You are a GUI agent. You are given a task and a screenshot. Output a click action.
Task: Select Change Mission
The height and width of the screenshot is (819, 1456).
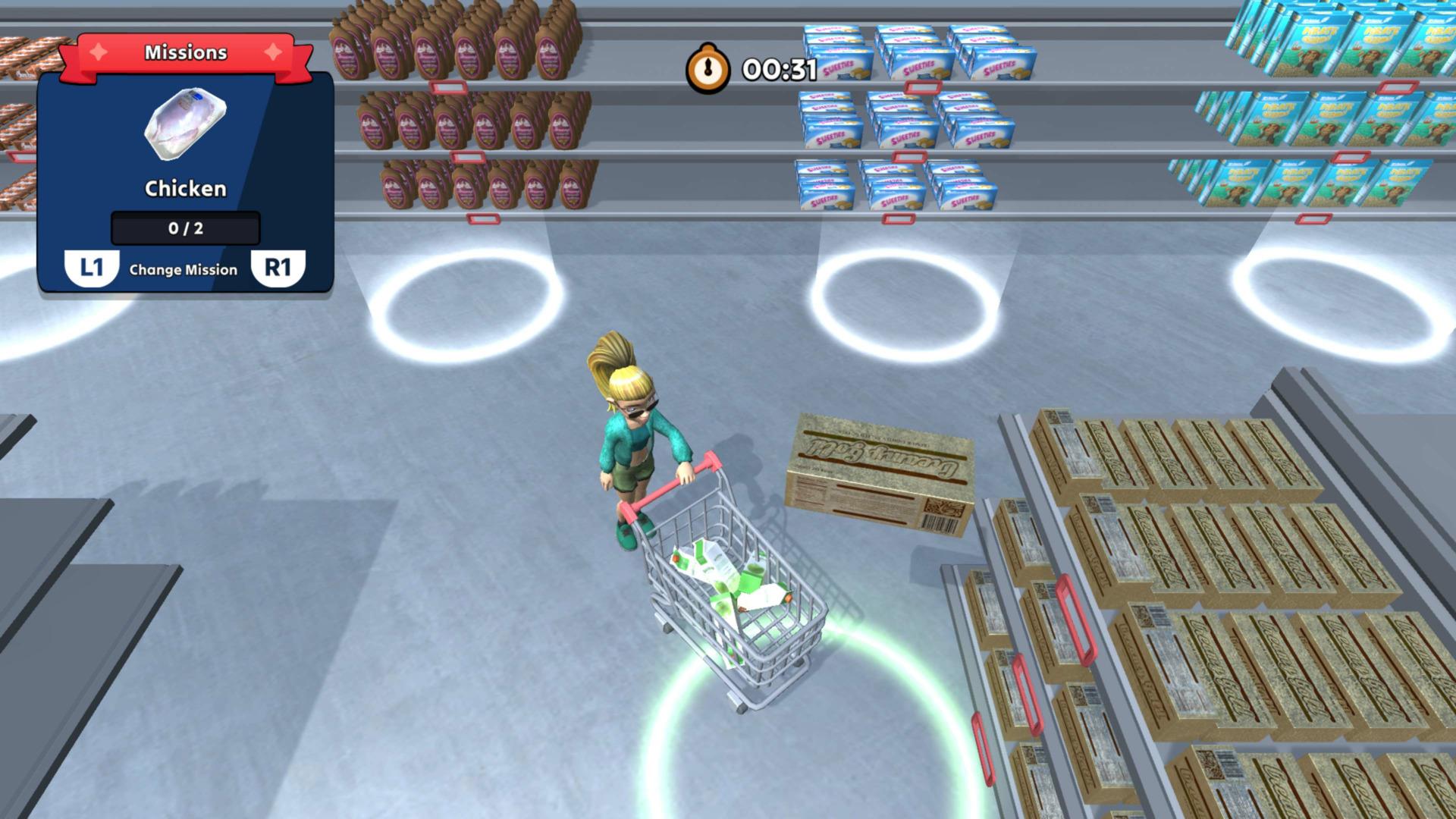[184, 269]
